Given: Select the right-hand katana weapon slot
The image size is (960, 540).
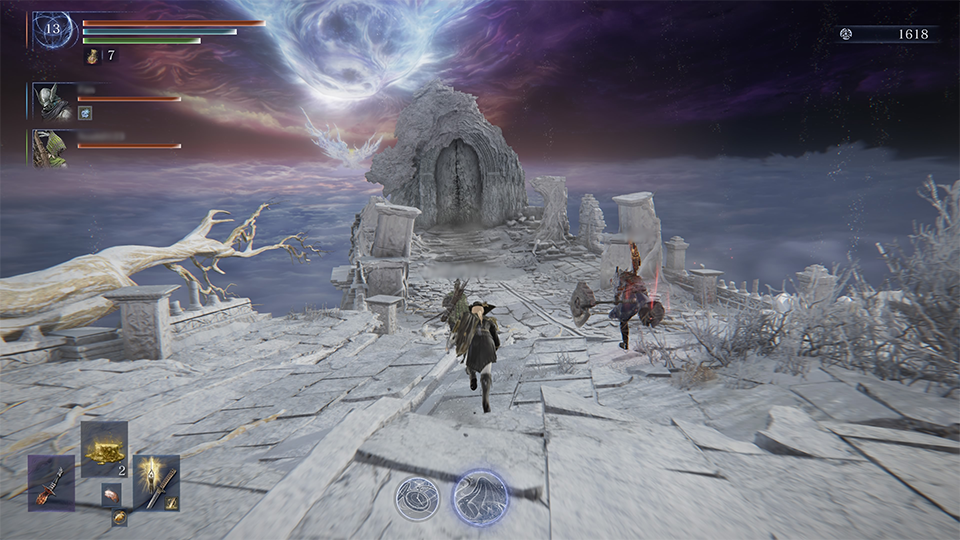Looking at the screenshot, I should coord(157,483).
